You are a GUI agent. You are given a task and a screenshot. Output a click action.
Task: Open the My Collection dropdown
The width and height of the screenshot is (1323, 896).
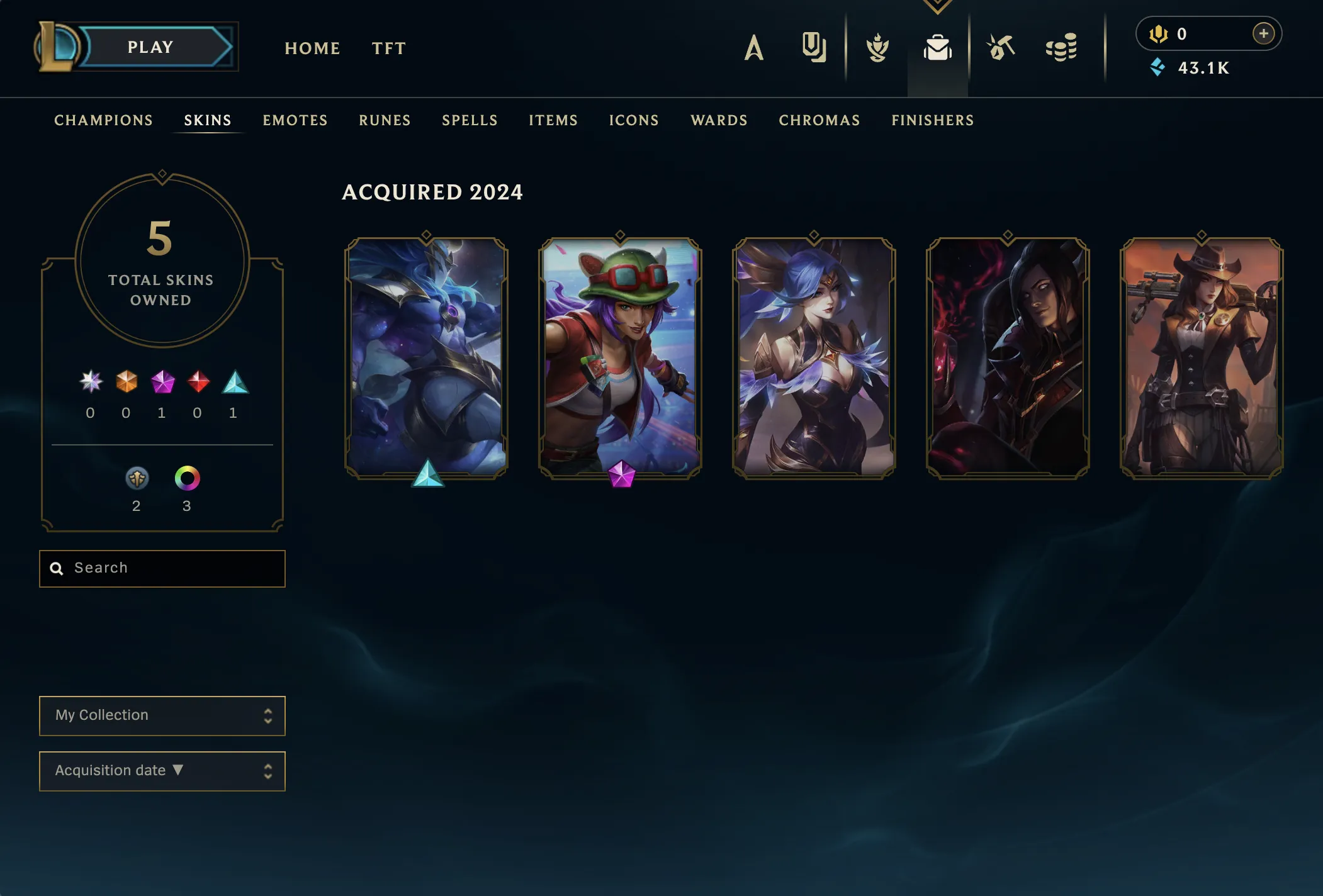[x=162, y=715]
